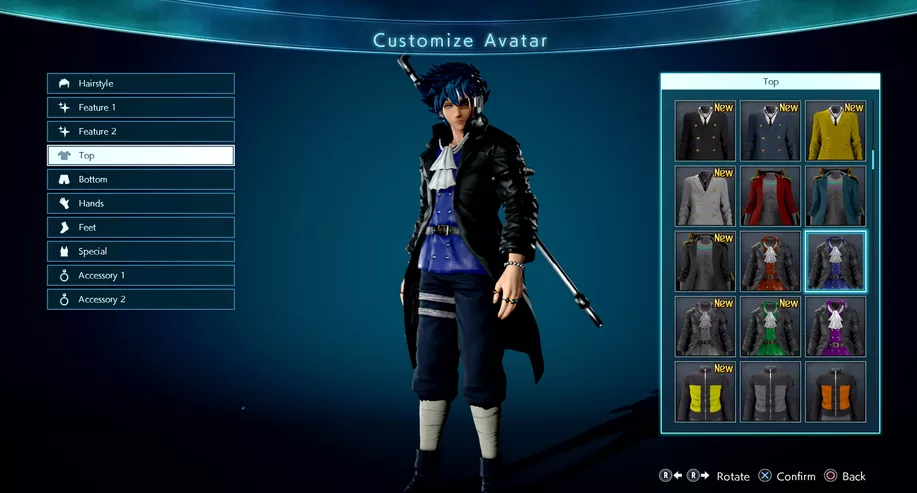Select the black double-breasted jacket top
917x493 pixels.
tap(705, 131)
